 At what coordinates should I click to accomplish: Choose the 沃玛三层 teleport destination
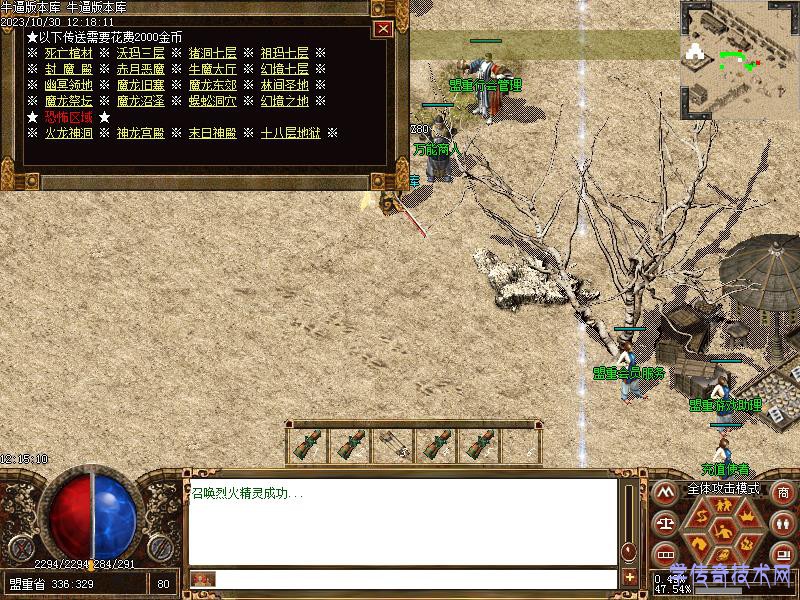(141, 53)
